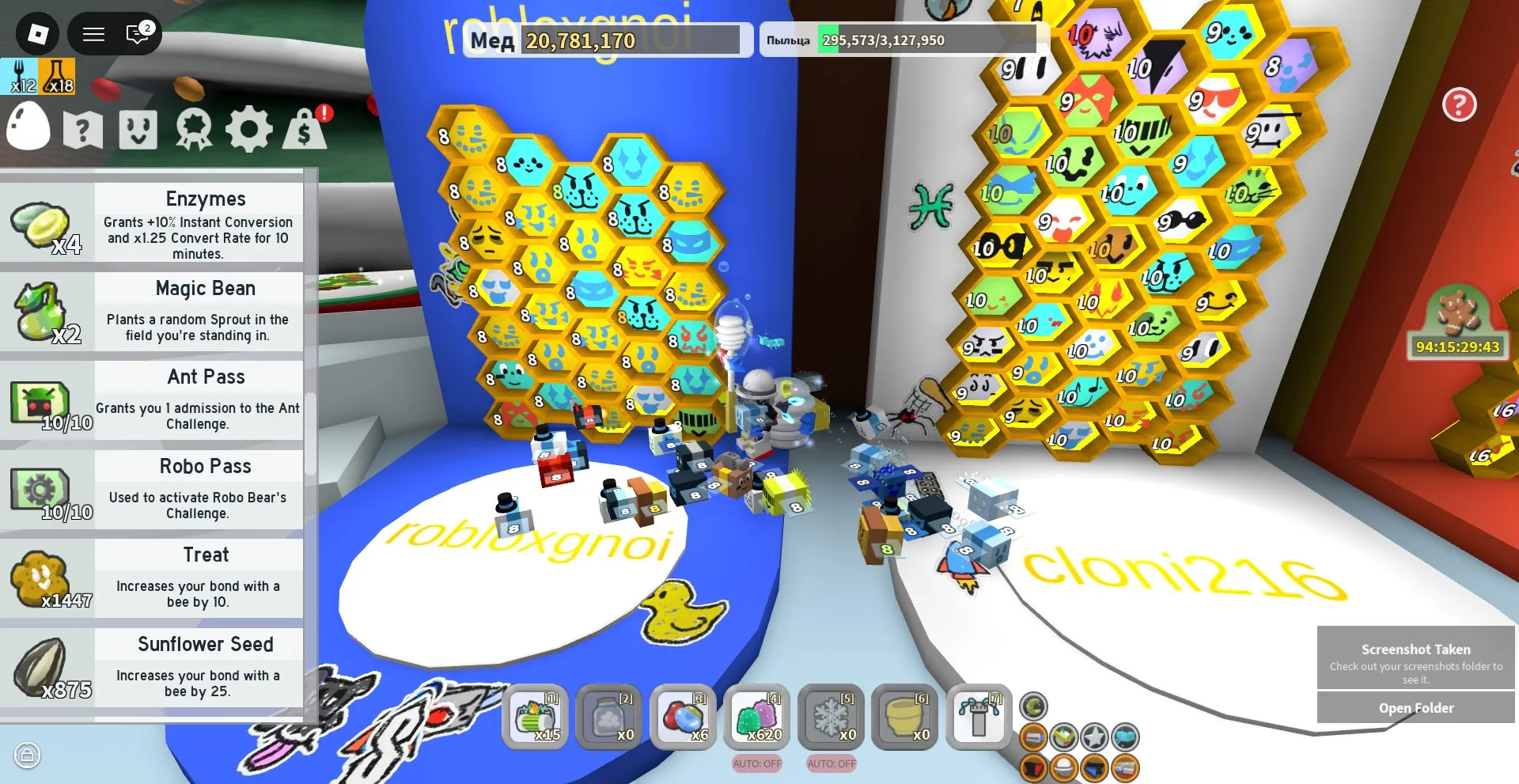Screen dimensions: 1519x784
Task: Select the glue jar in hotbar slot 2
Action: tap(609, 718)
